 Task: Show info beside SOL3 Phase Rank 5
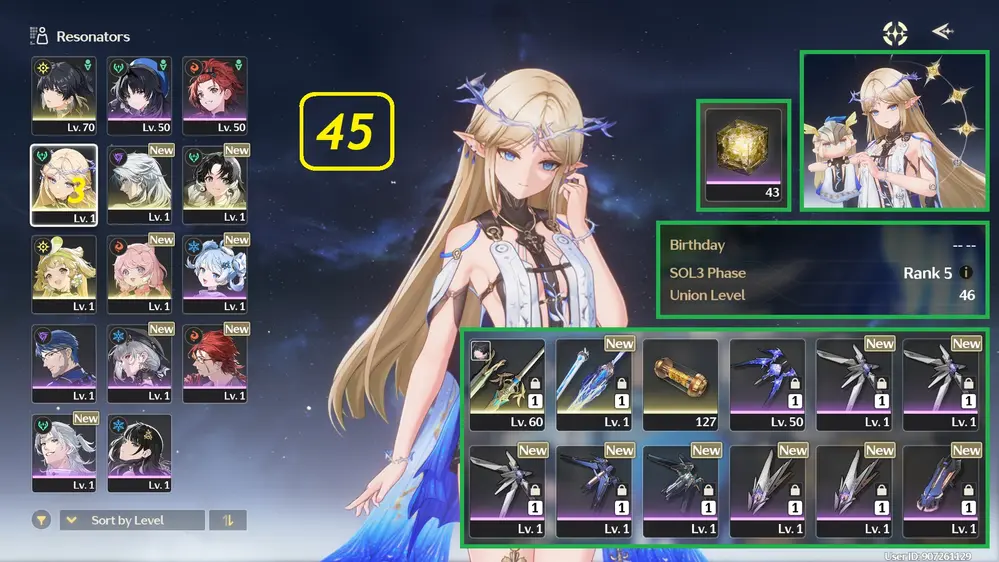966,273
